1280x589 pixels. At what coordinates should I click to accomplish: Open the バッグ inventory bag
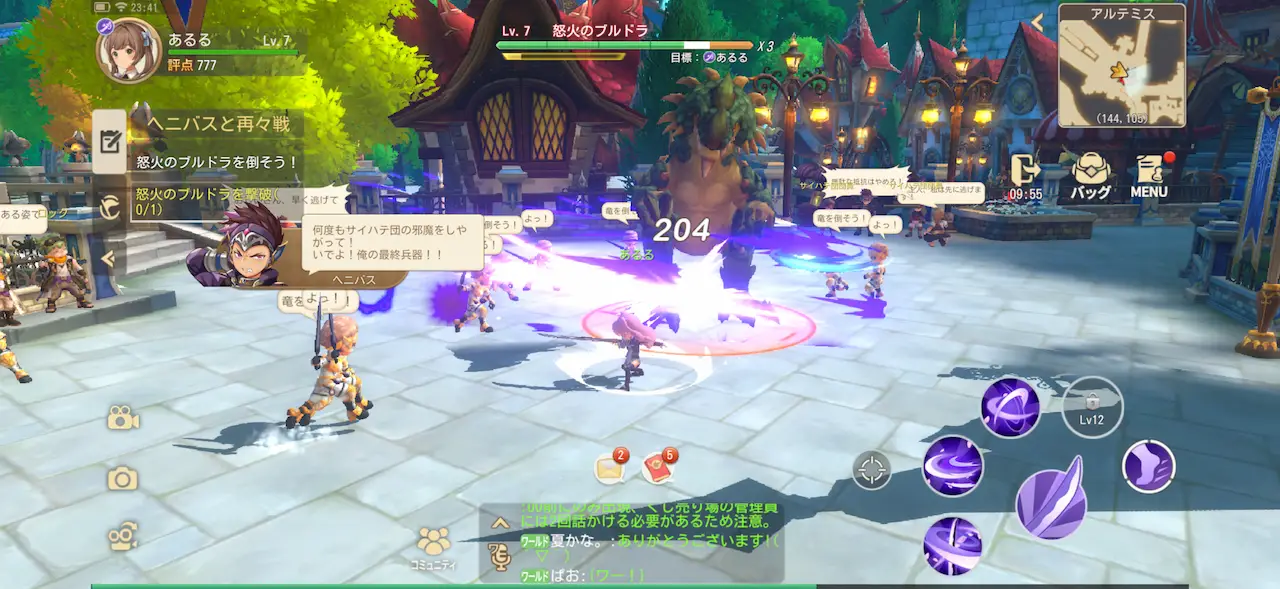[x=1091, y=177]
